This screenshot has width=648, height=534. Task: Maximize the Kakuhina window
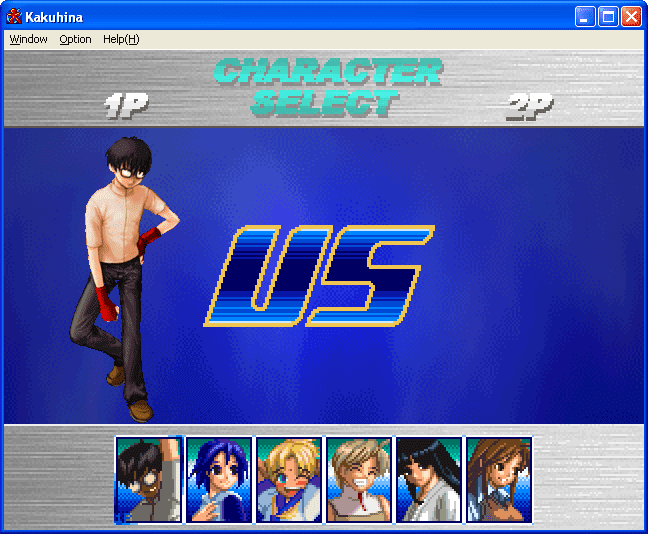[x=608, y=16]
